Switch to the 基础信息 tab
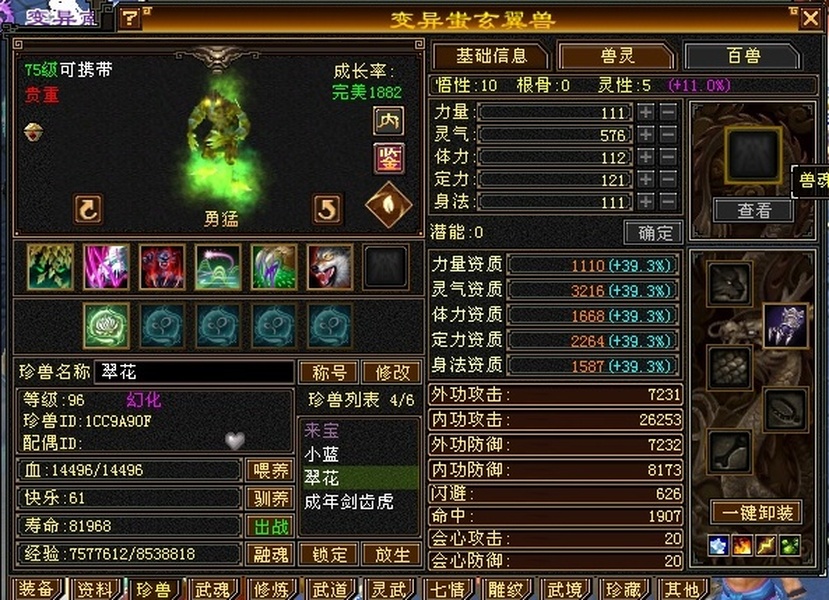The height and width of the screenshot is (600, 829). (490, 56)
